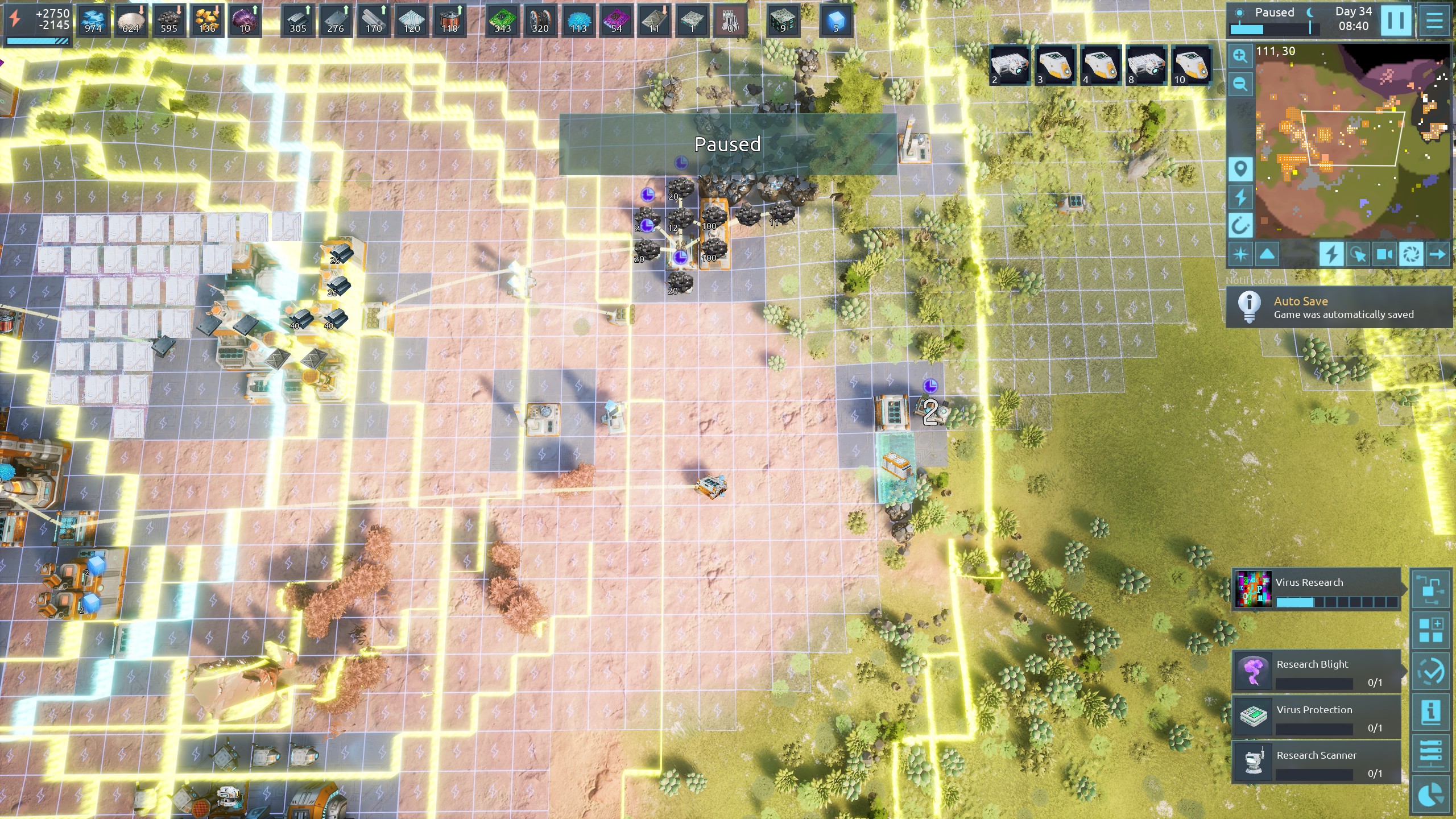Open the Virus Research progress entry

pos(1316,589)
